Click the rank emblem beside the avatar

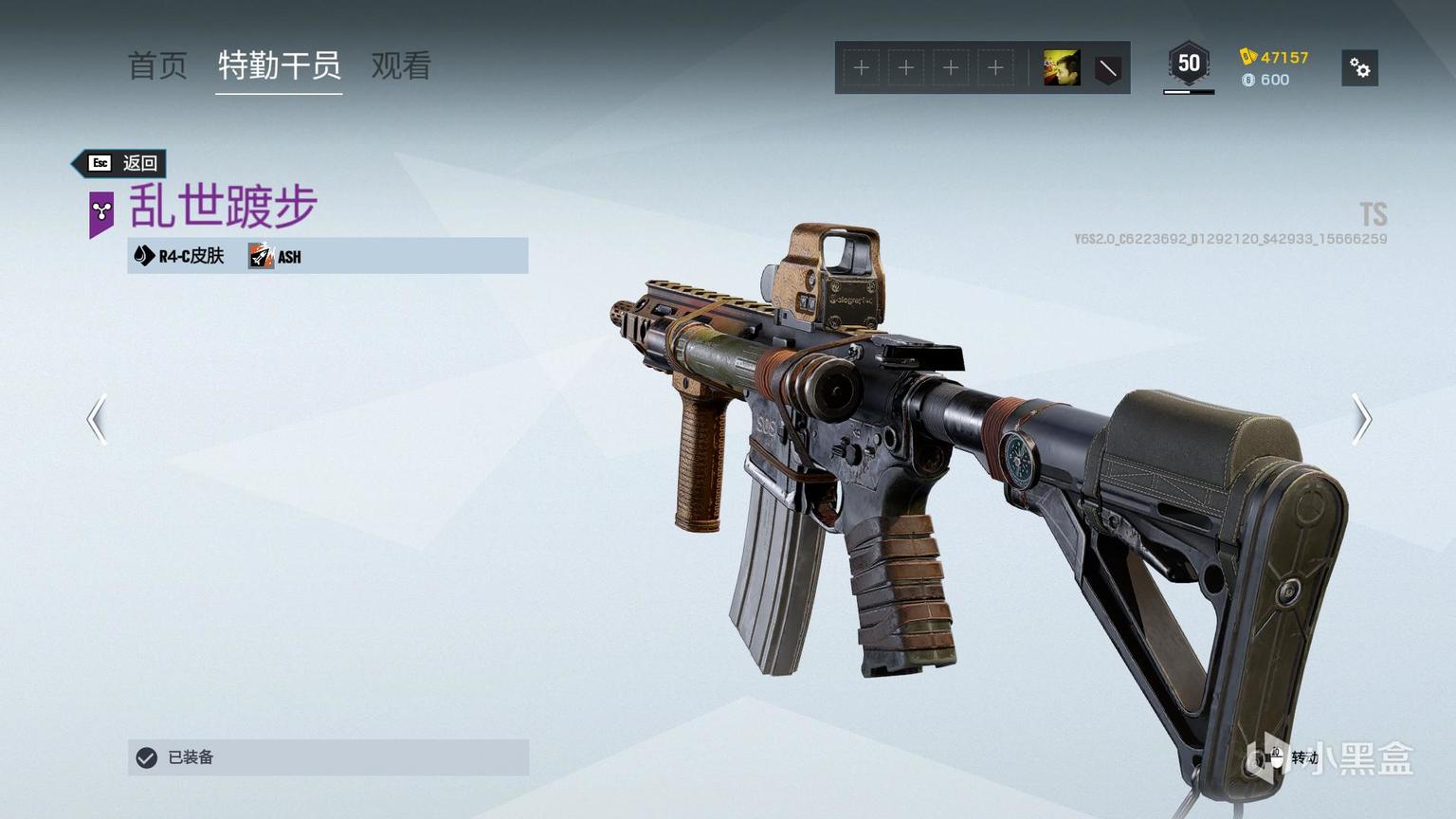[1107, 68]
